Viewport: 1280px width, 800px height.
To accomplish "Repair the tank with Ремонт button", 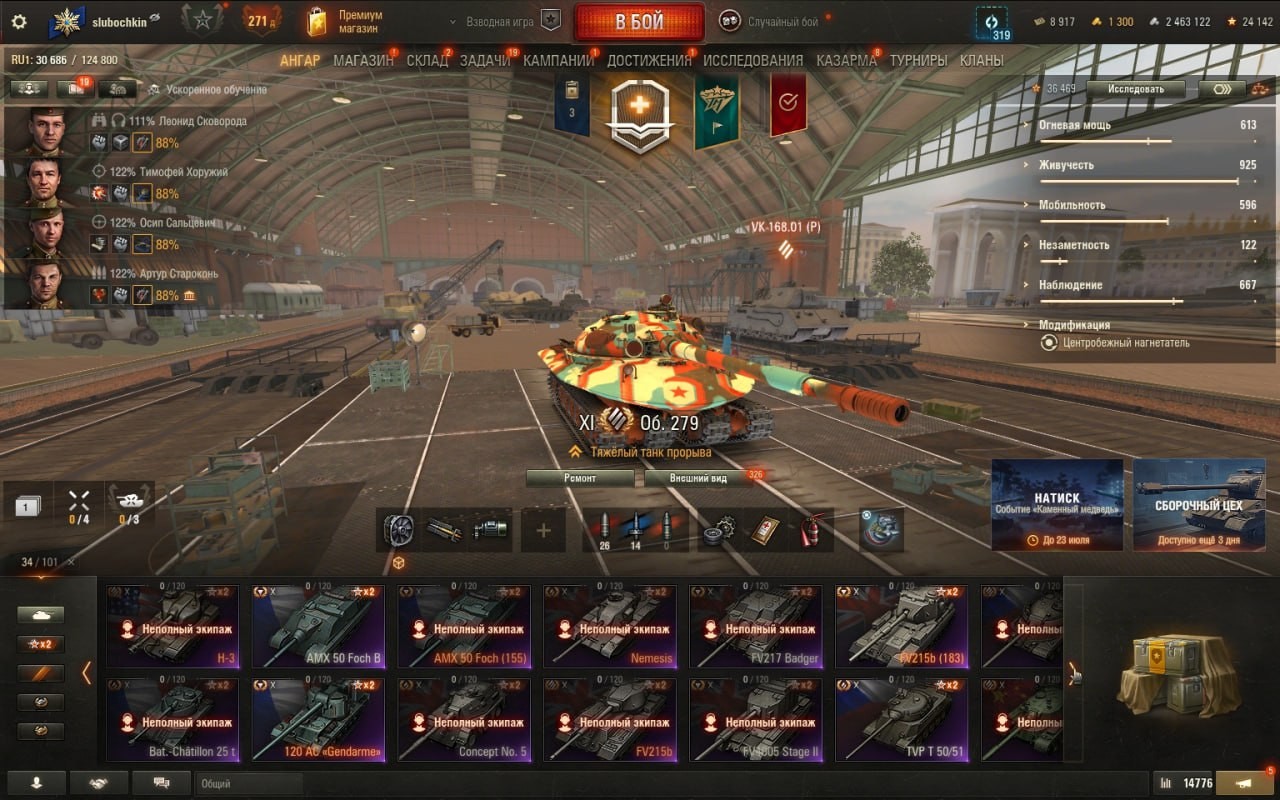I will point(580,478).
